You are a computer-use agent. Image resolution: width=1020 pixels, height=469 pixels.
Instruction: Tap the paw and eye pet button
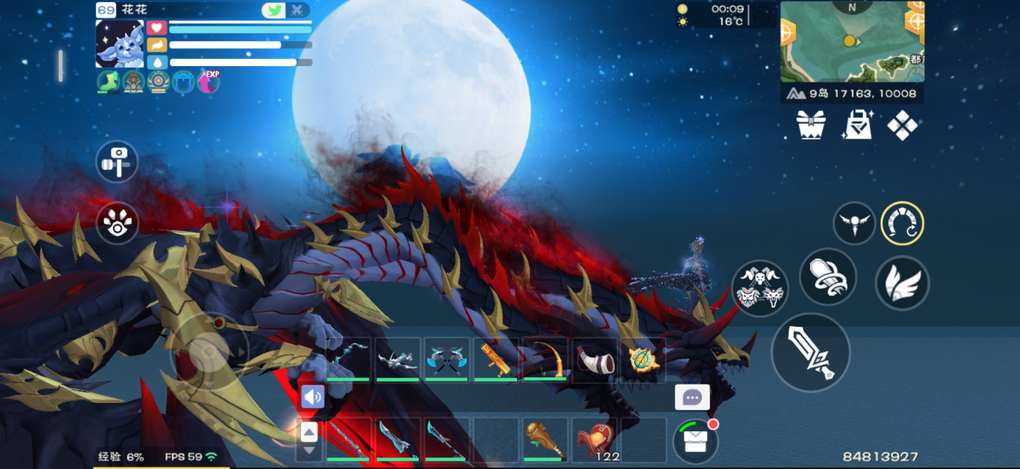117,225
